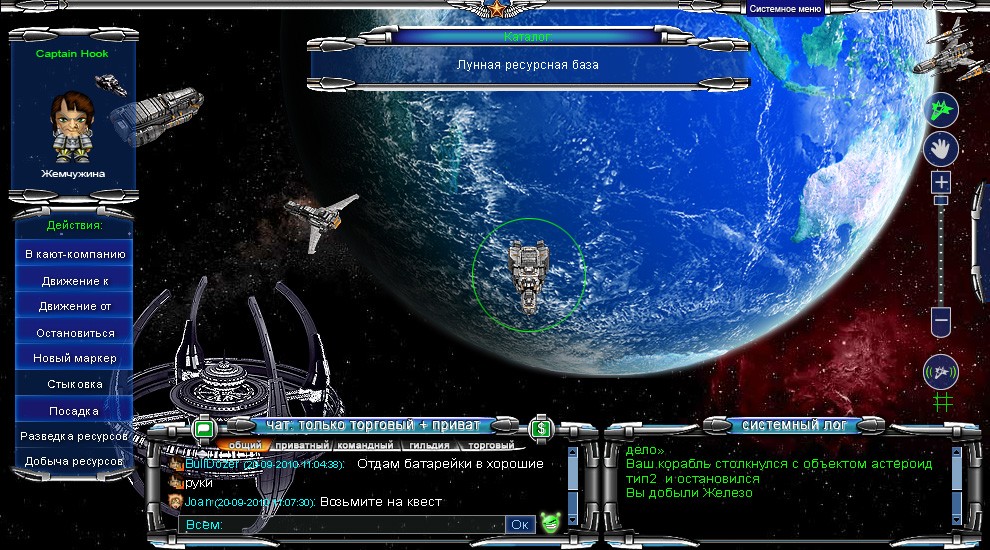
Task: Choose the В кают-компанию action
Action: pos(75,254)
